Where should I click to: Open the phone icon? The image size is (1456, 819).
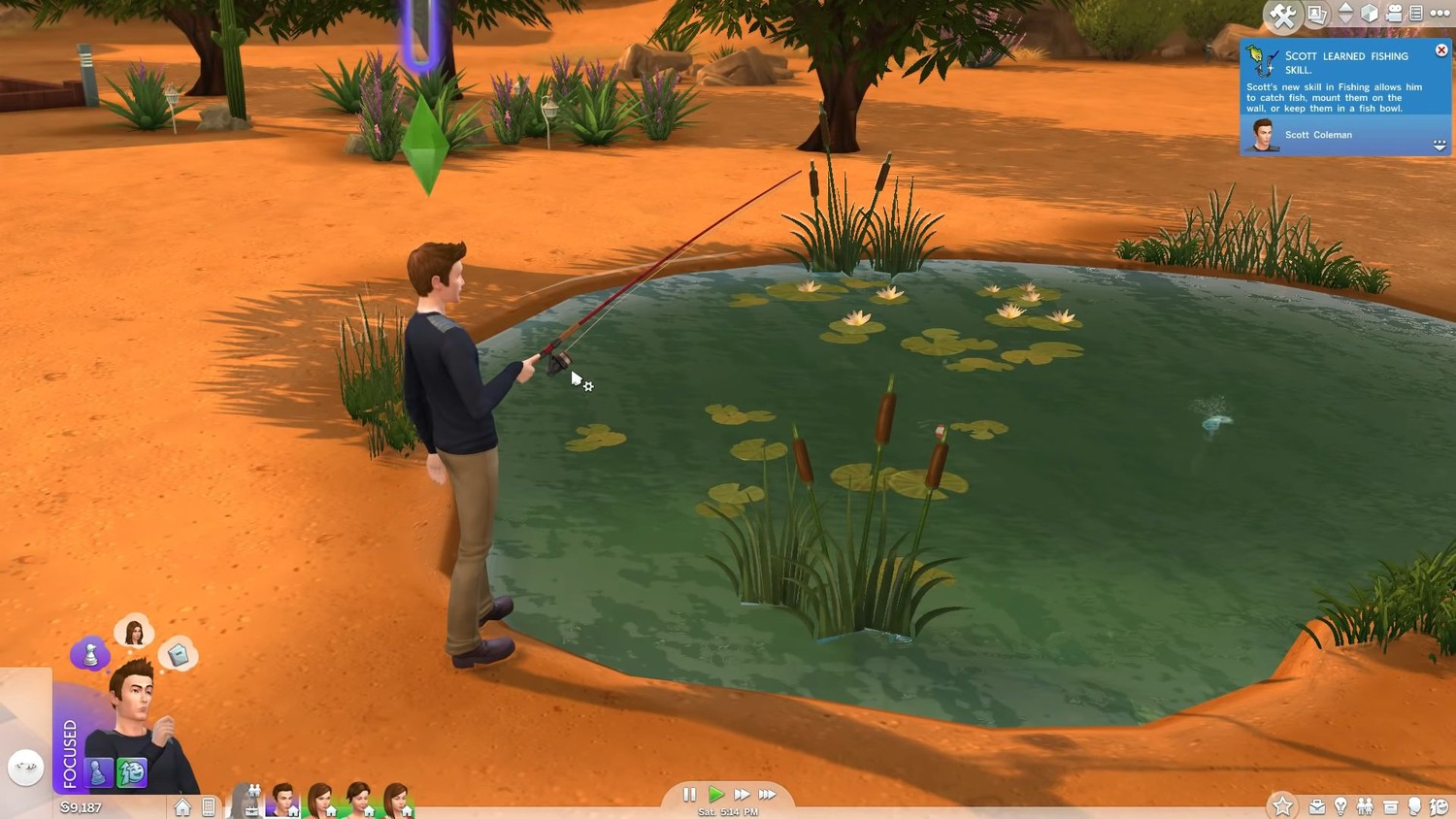[209, 806]
